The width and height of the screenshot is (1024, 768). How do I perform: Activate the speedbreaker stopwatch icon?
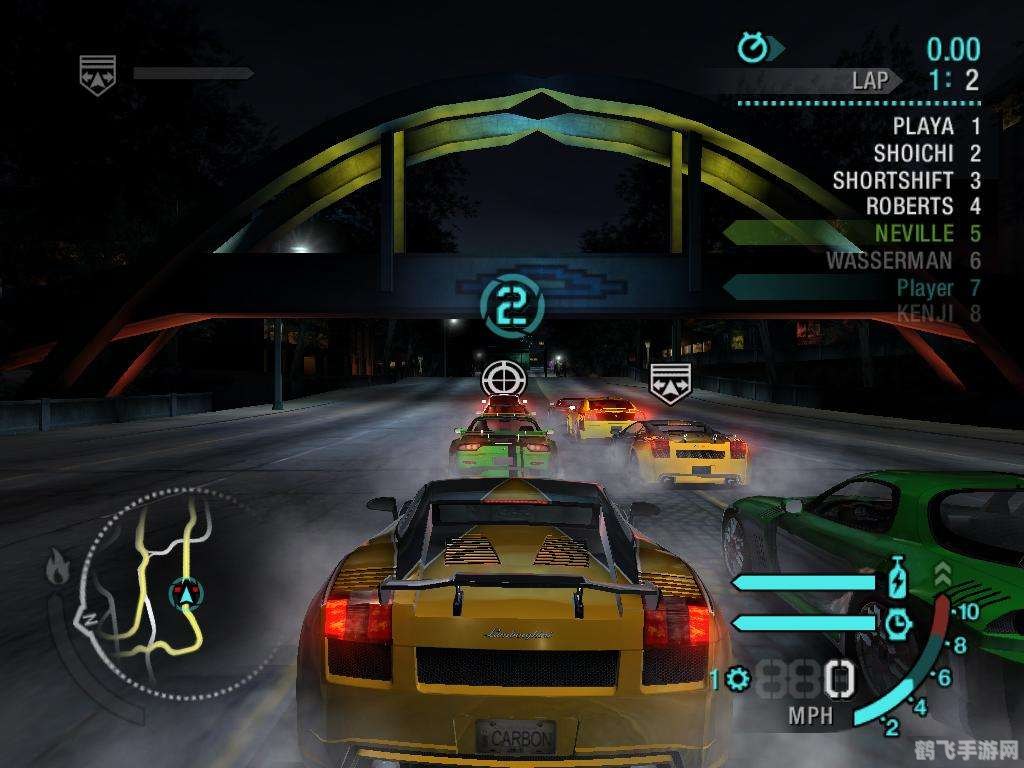[x=898, y=622]
